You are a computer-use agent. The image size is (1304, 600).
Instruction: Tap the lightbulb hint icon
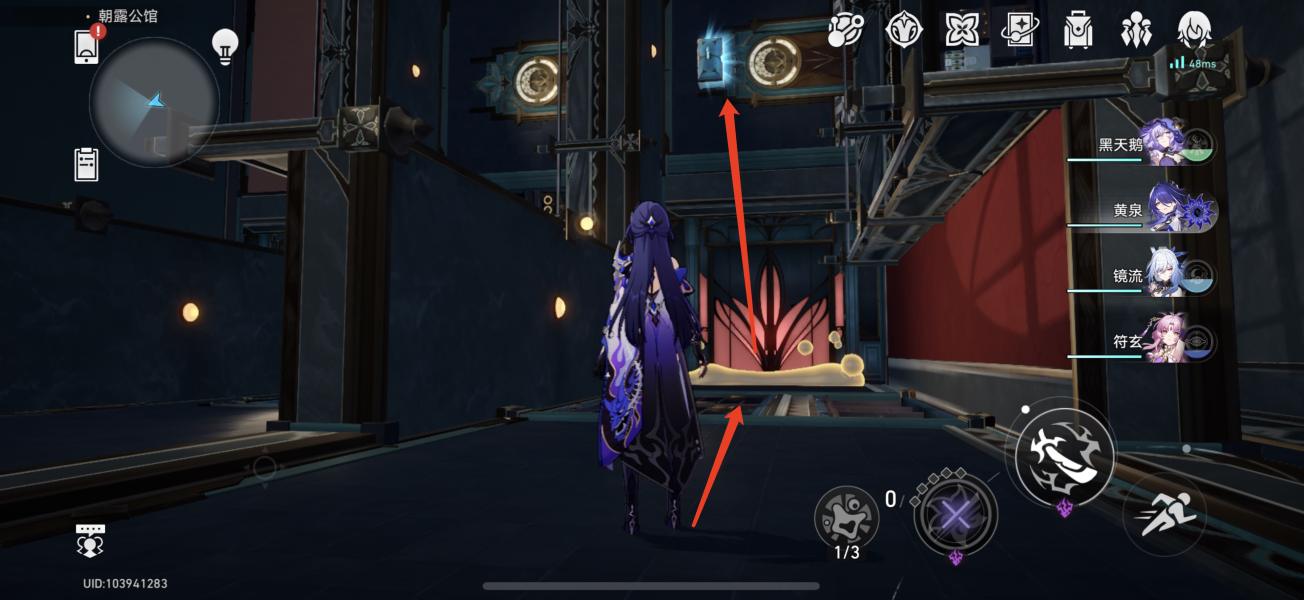click(x=224, y=46)
